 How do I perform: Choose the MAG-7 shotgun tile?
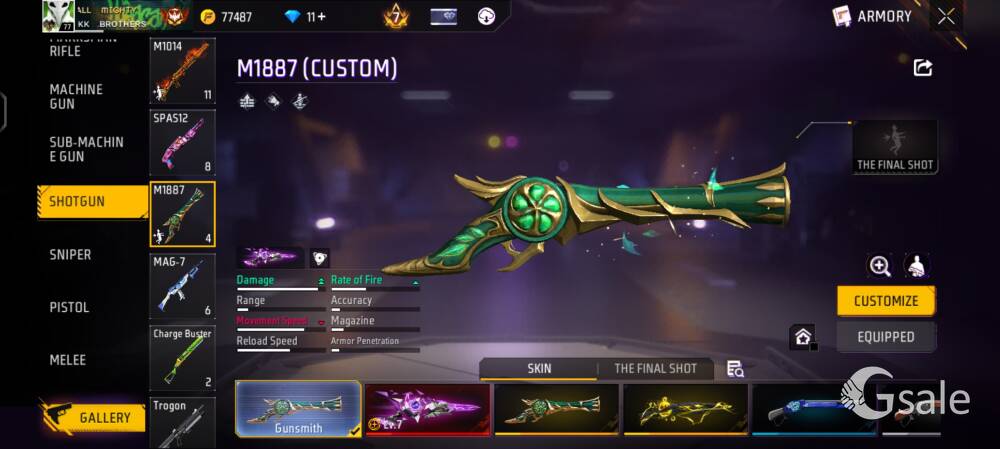click(182, 286)
